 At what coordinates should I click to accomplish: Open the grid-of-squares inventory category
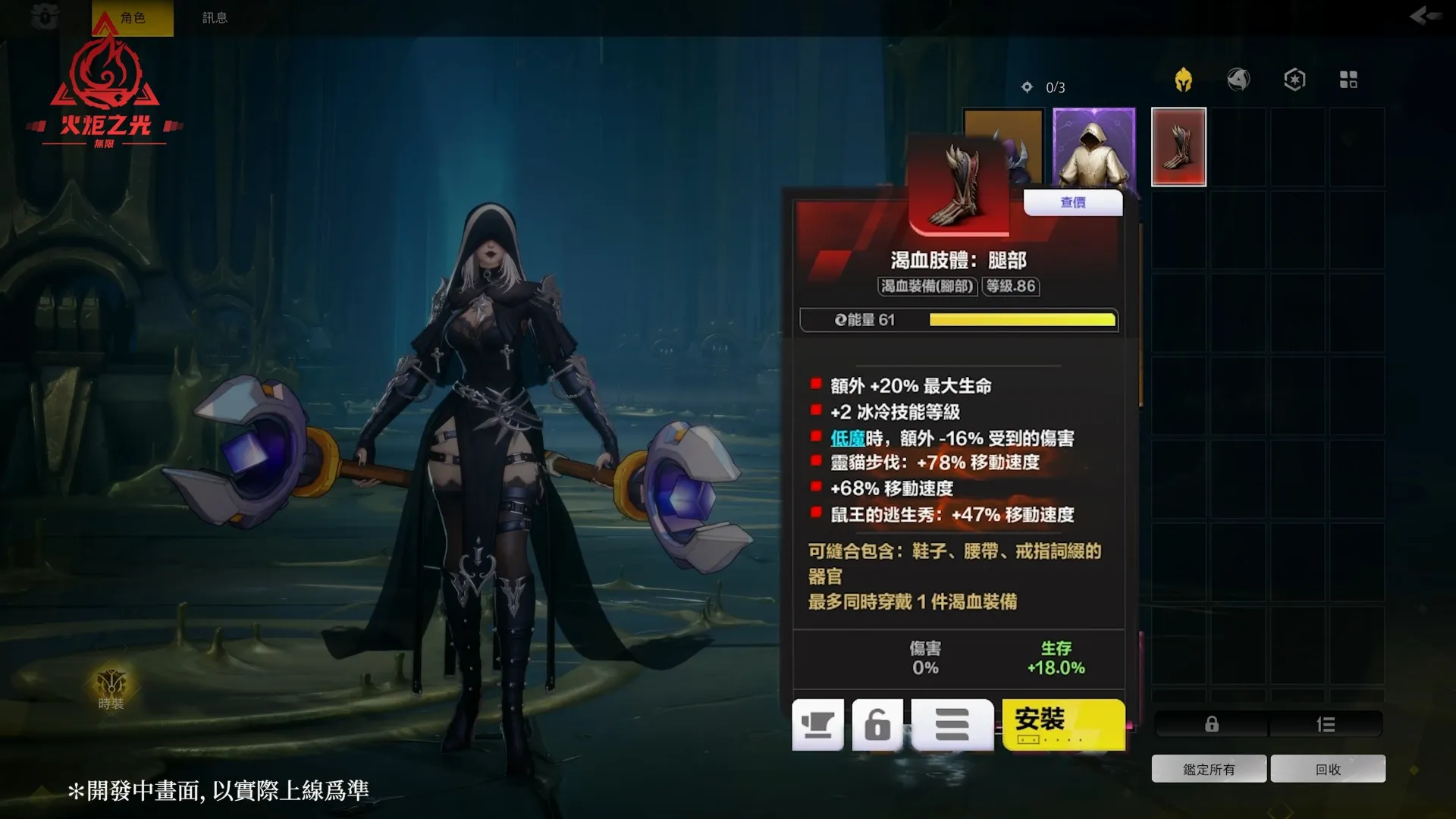point(1349,79)
